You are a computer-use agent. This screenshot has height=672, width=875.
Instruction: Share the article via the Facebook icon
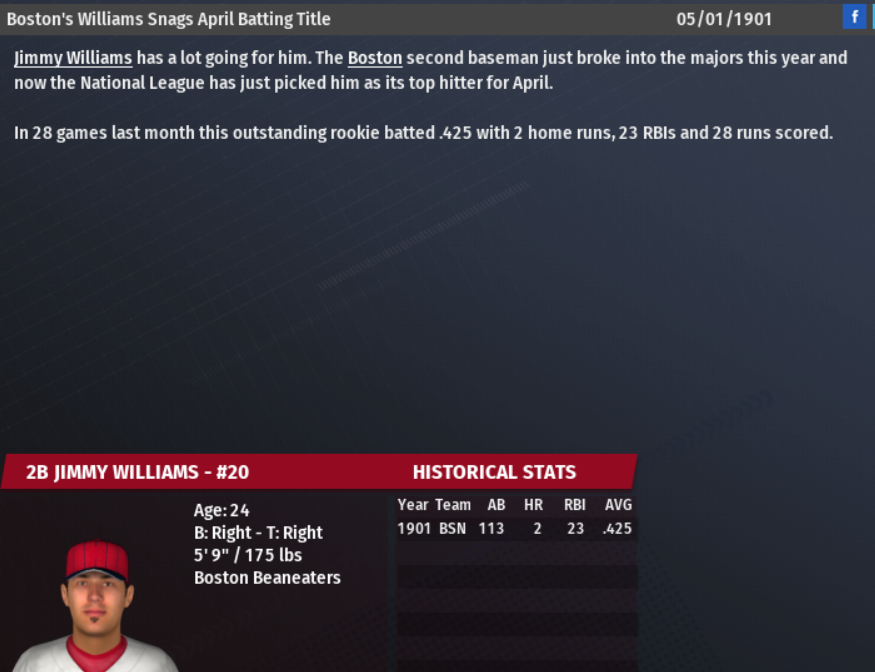[x=854, y=17]
